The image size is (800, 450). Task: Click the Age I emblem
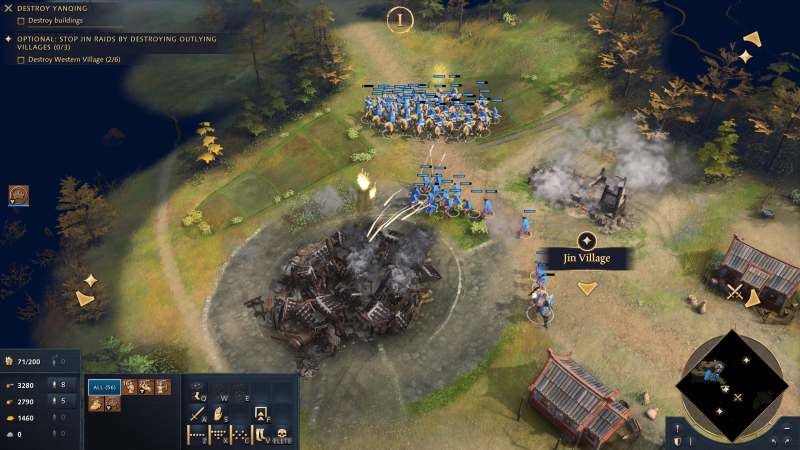[x=400, y=19]
